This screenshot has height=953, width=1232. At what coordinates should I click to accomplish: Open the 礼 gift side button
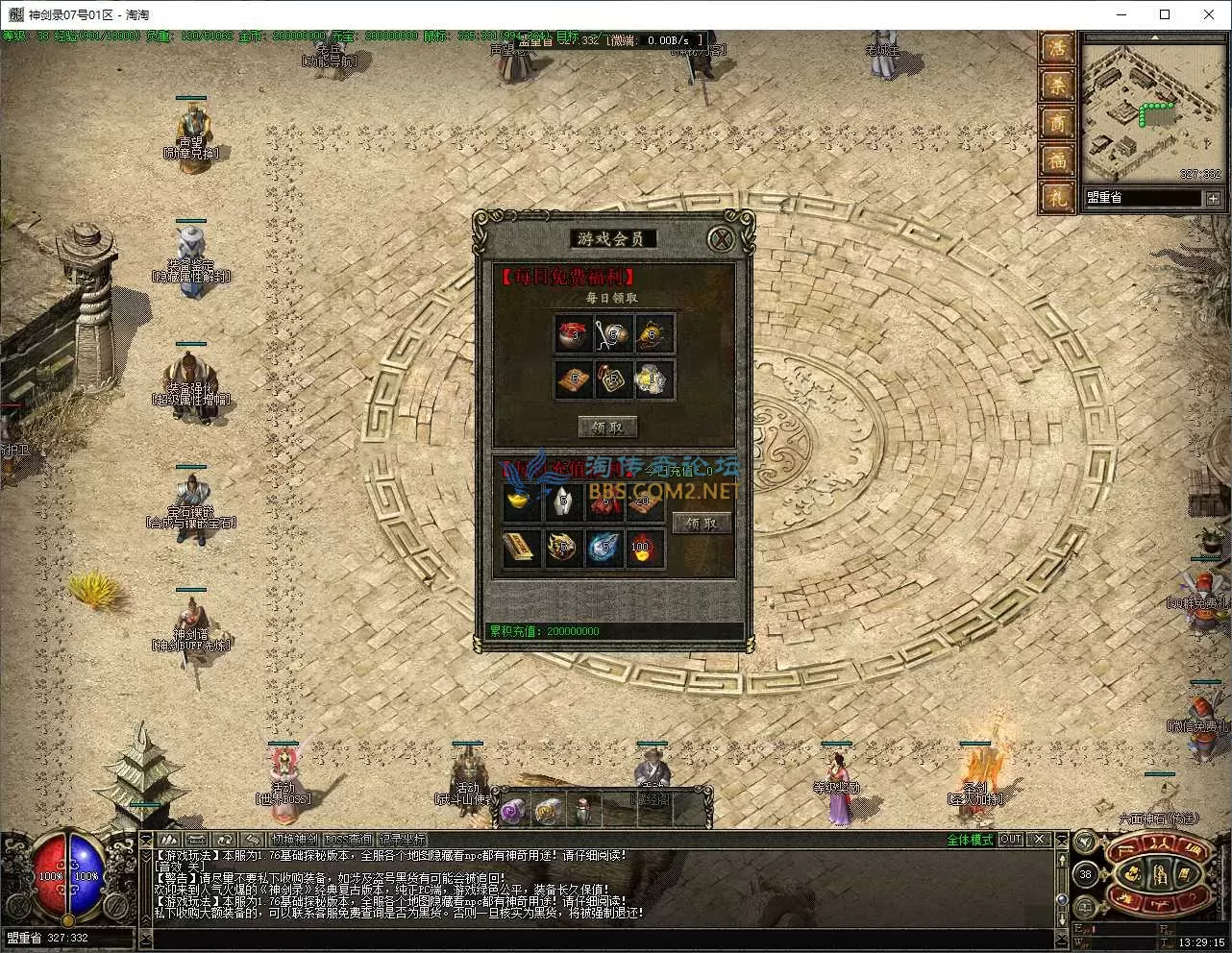tap(1058, 198)
